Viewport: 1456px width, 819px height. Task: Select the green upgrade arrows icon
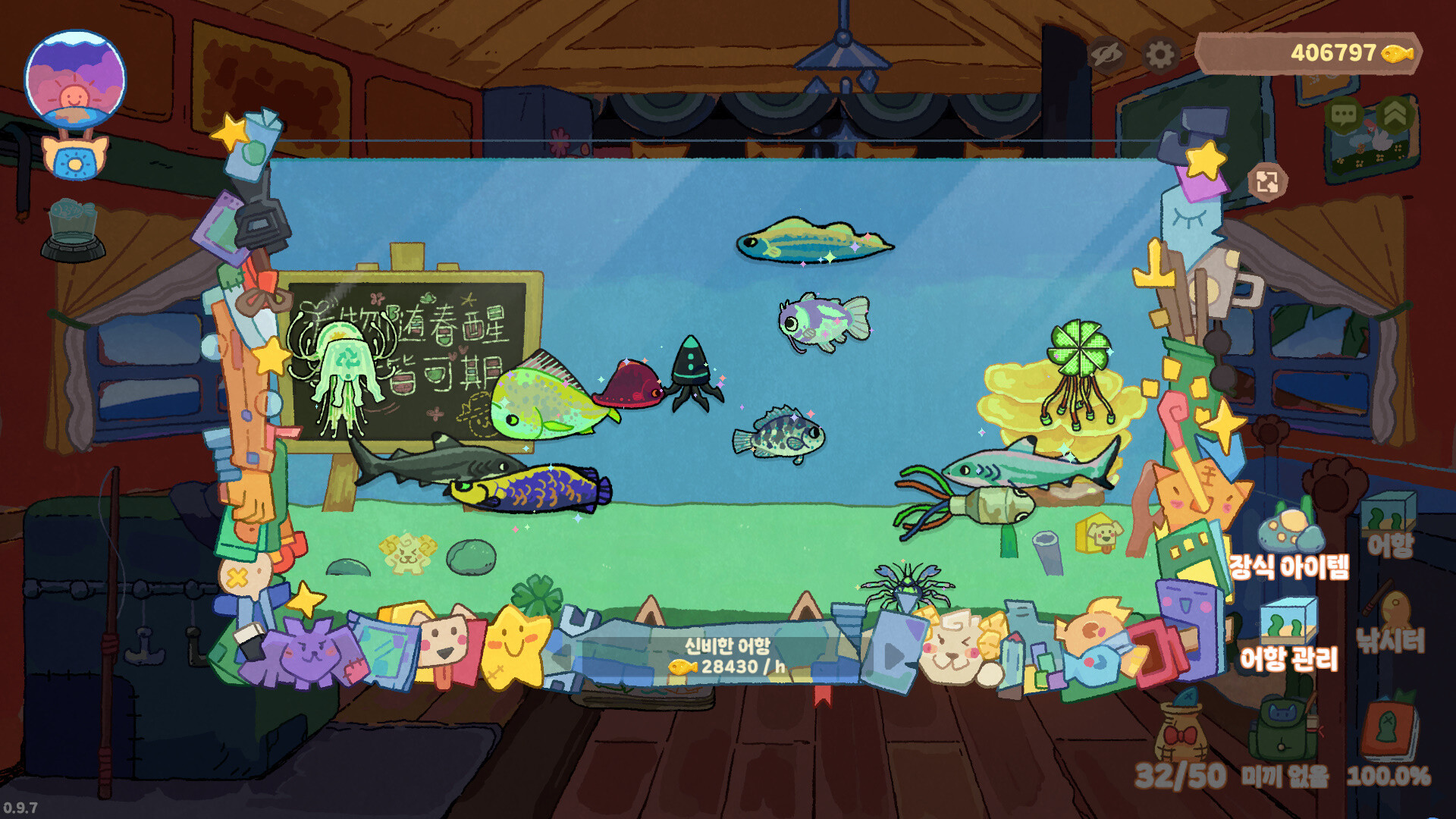coord(1394,114)
